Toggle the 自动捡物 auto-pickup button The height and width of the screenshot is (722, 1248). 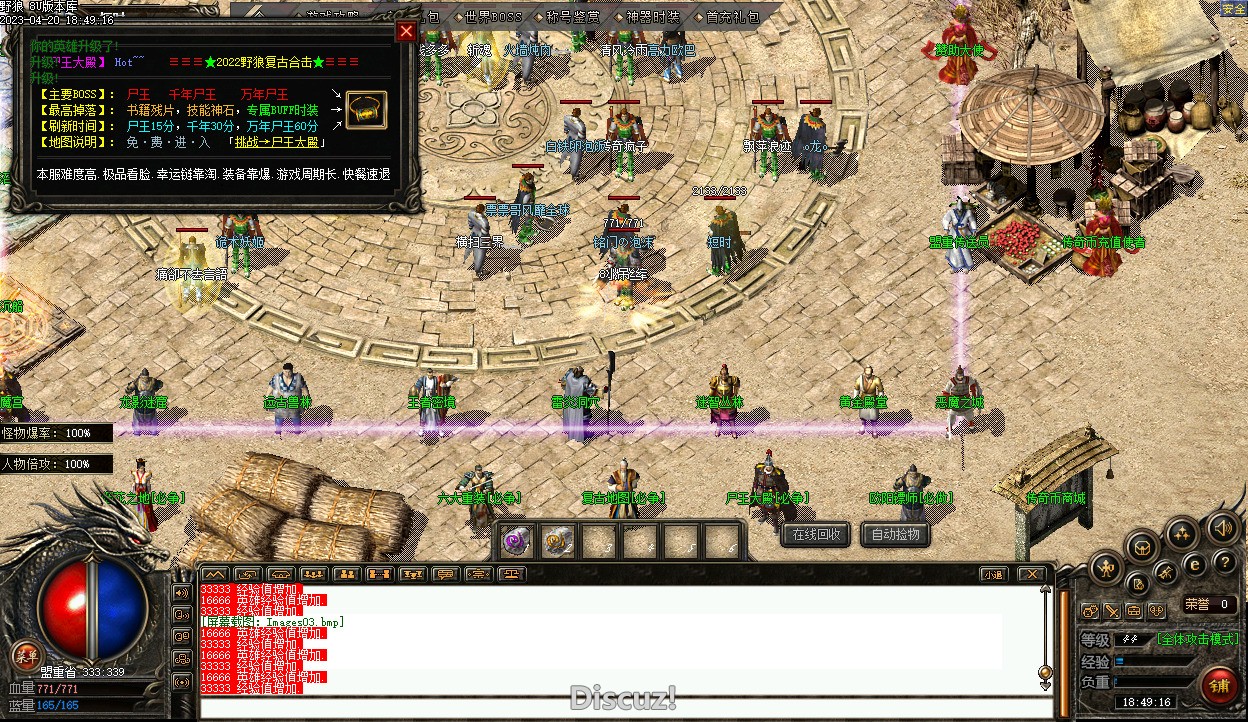coord(895,534)
